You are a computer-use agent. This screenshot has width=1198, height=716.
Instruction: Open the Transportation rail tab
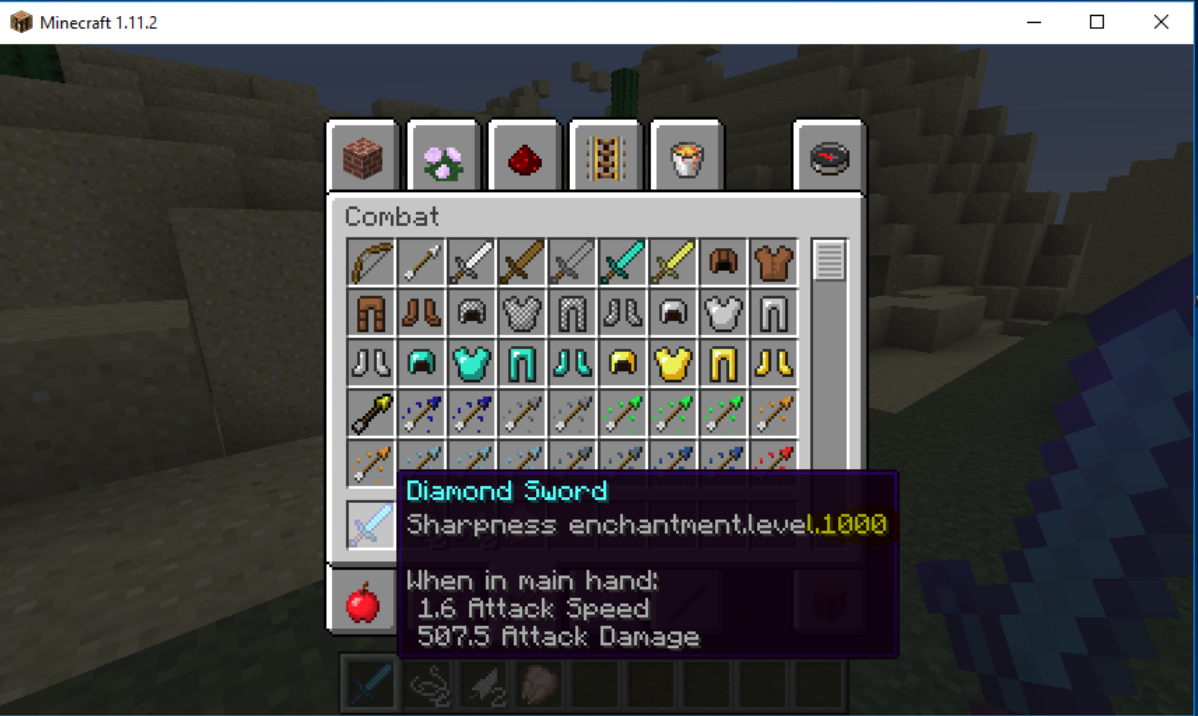click(x=605, y=157)
